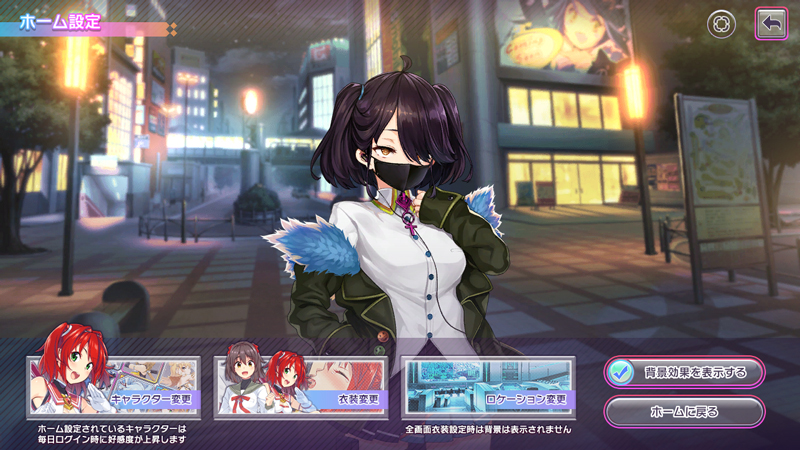
Task: Click the back arrow button
Action: click(x=770, y=24)
